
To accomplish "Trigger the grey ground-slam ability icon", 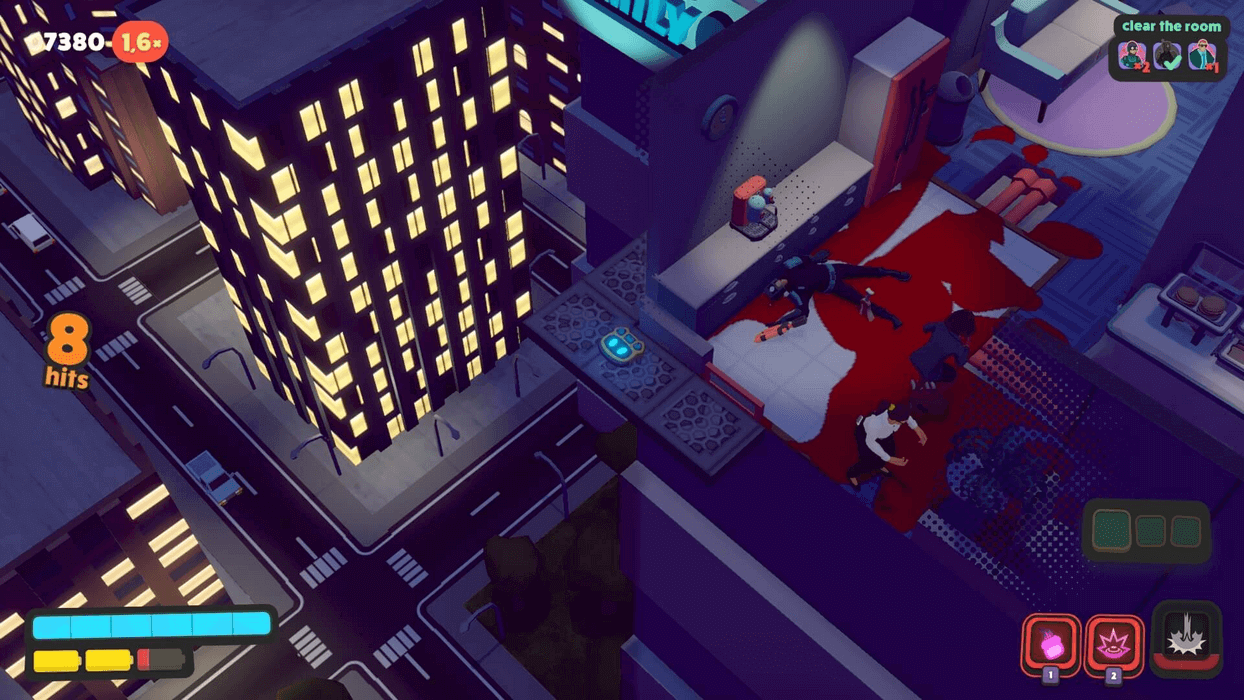I will pyautogui.click(x=1186, y=636).
